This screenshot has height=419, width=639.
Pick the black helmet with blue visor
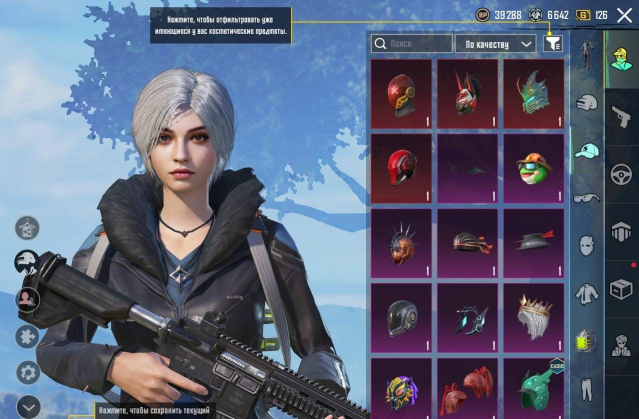[x=401, y=318]
